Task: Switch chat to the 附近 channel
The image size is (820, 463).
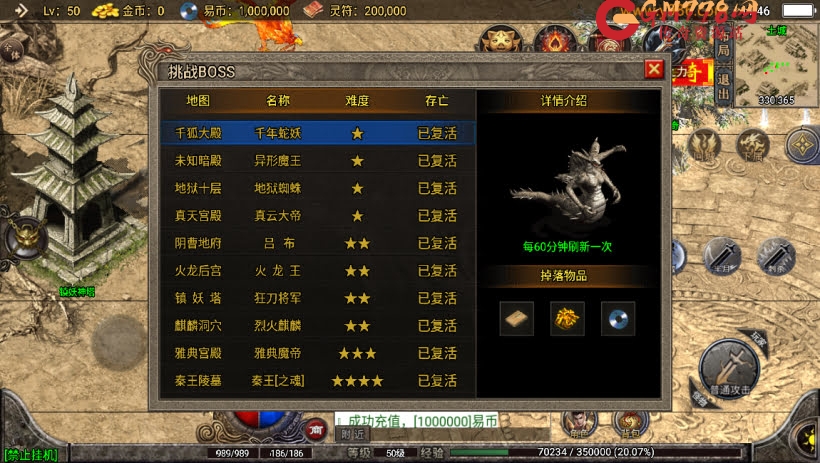Action: [x=352, y=434]
